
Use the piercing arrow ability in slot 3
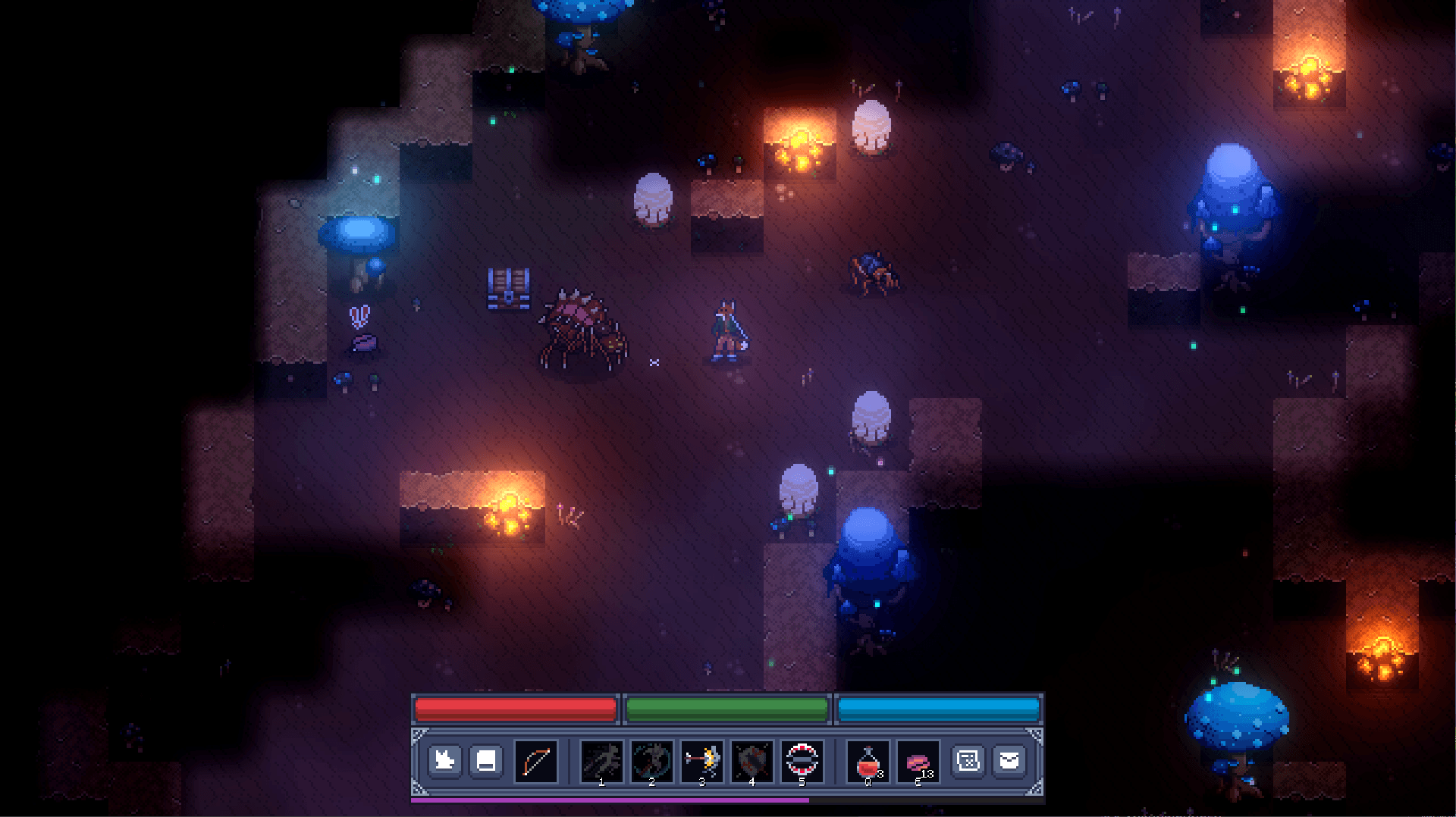(702, 761)
